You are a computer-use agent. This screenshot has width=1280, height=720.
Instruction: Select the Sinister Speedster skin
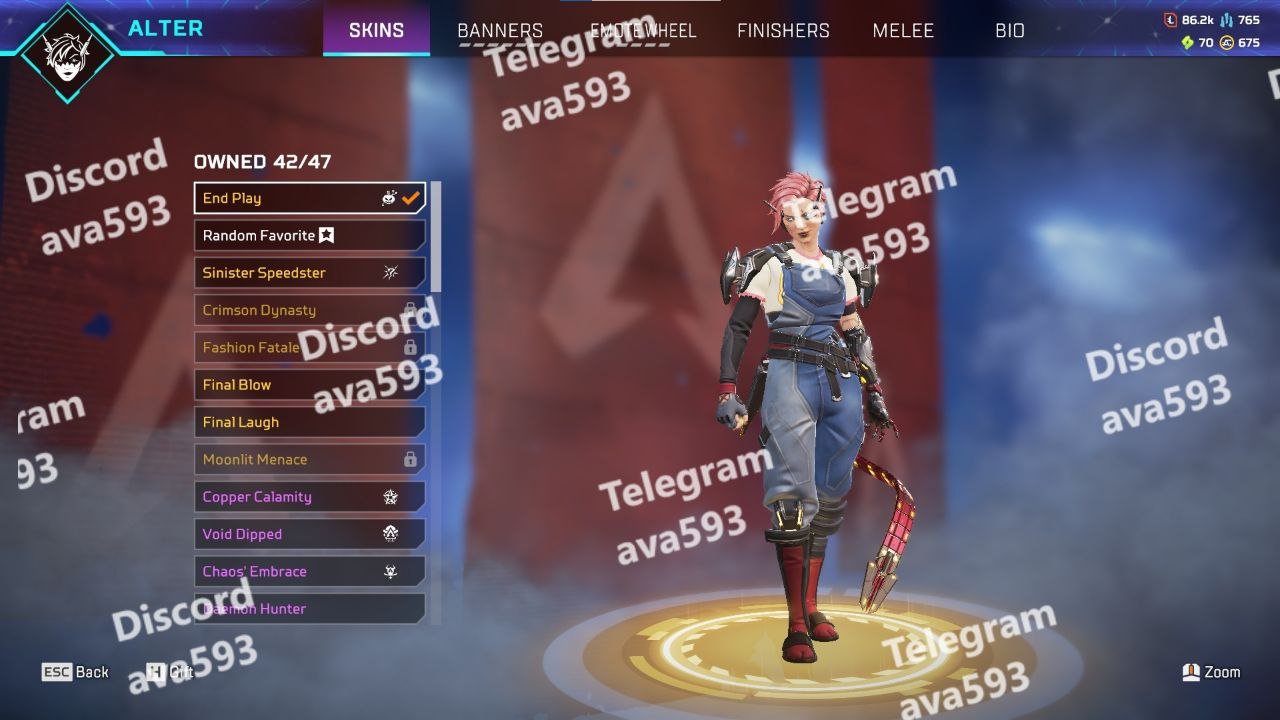coord(309,272)
